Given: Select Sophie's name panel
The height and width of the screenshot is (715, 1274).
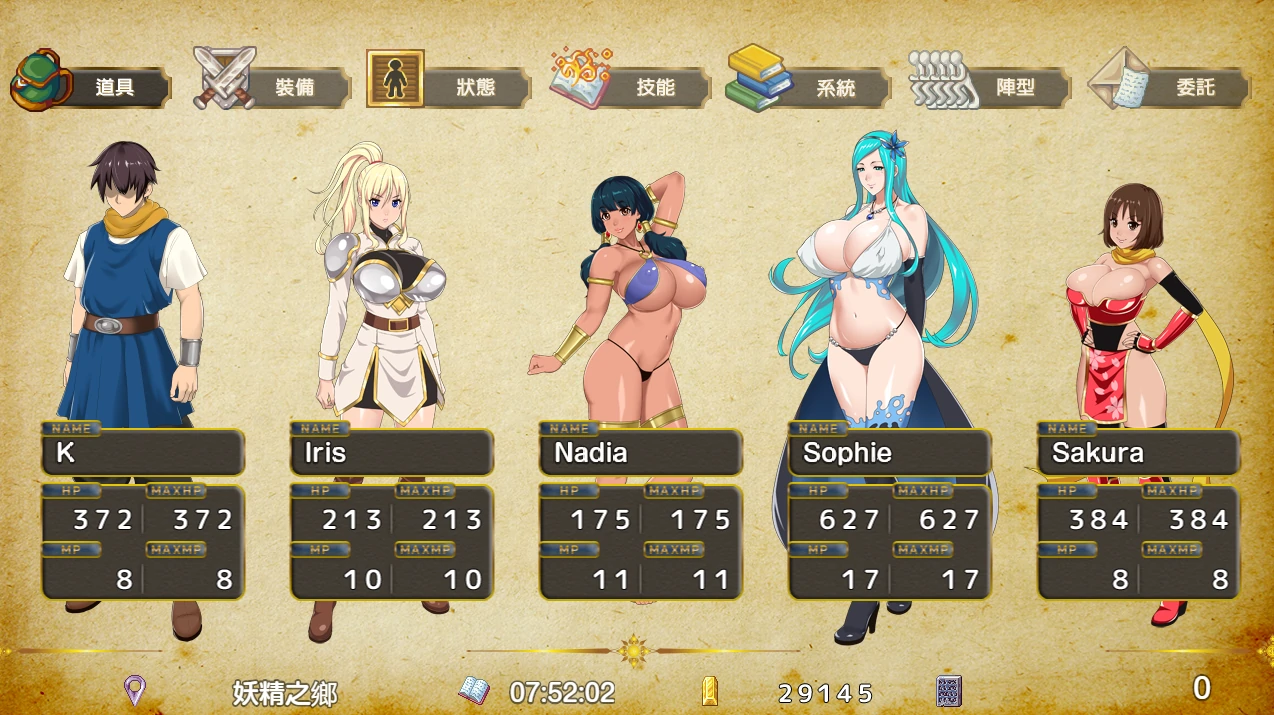Looking at the screenshot, I should click(890, 453).
